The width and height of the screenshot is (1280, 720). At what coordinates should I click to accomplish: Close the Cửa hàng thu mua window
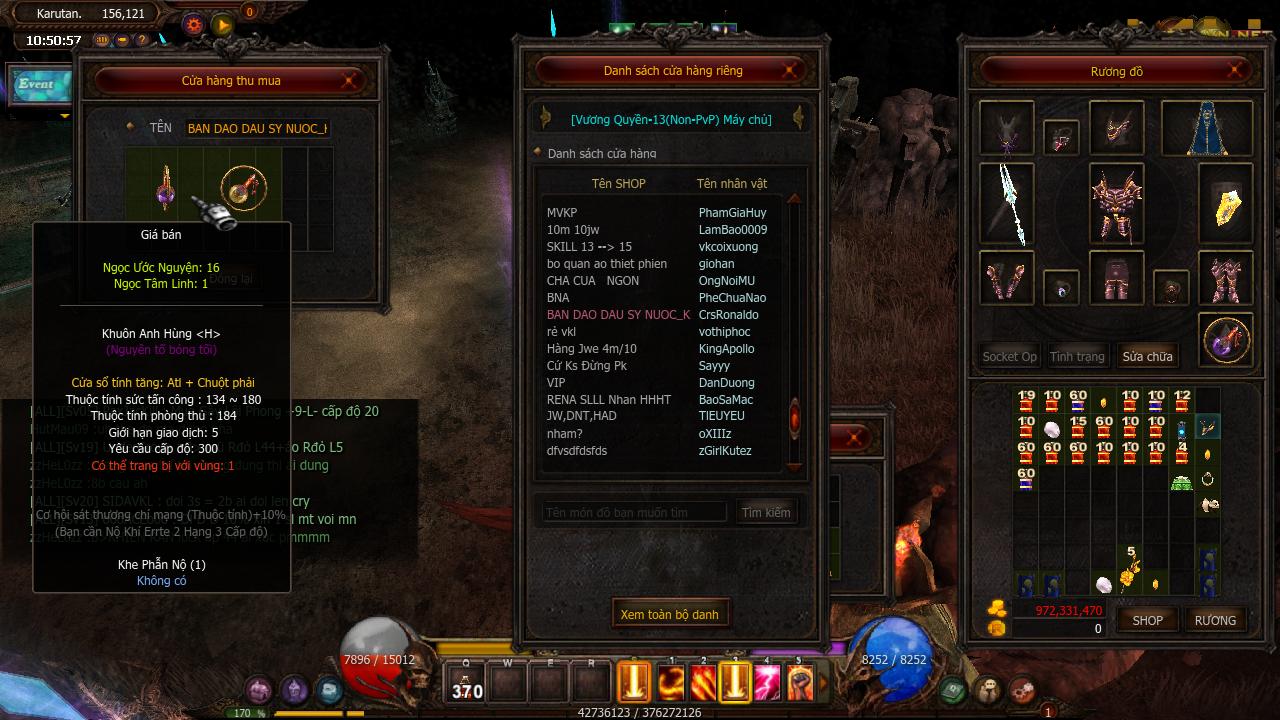(x=352, y=80)
